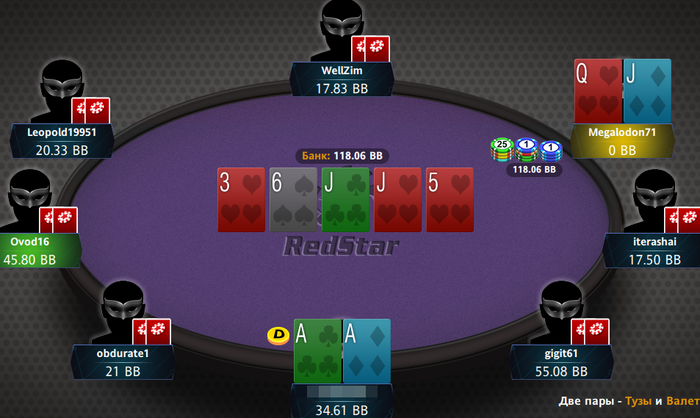The image size is (700, 418).
Task: Open iterashai's player nameplate
Action: (655, 250)
